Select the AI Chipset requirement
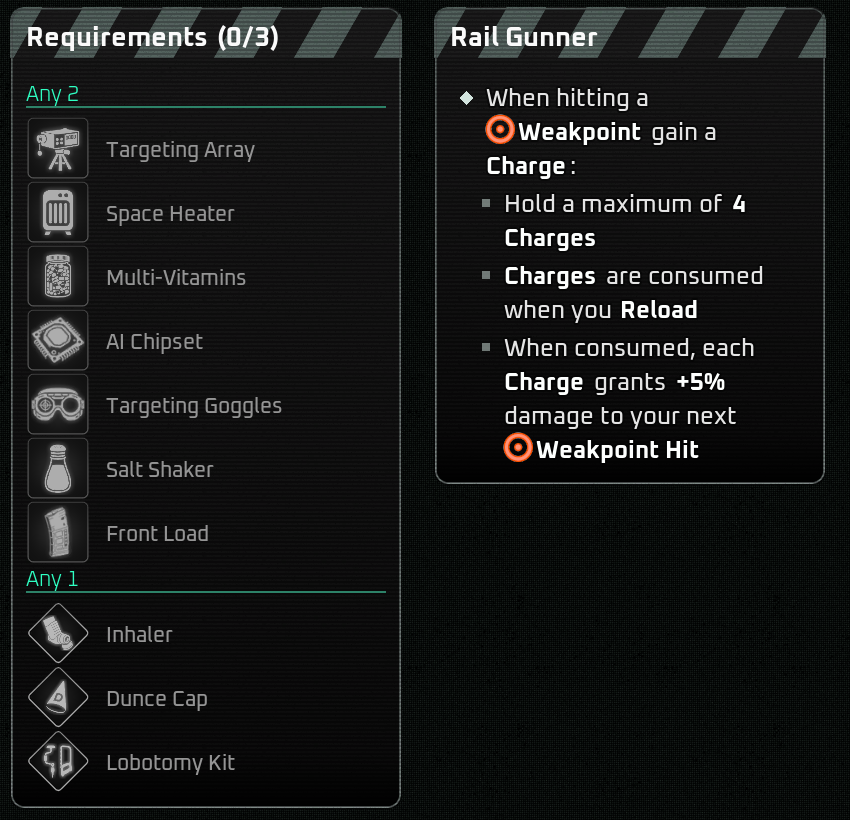Image resolution: width=850 pixels, height=820 pixels. click(x=154, y=342)
